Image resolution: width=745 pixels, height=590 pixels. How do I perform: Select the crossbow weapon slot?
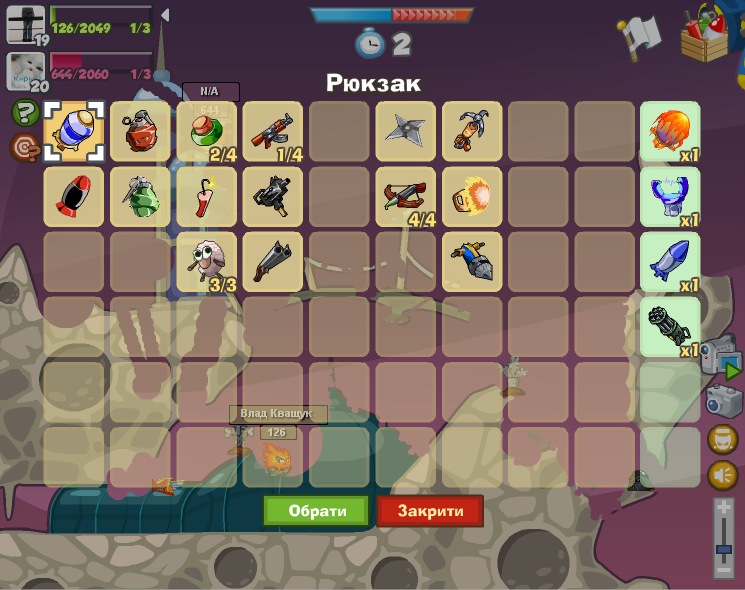tap(405, 197)
